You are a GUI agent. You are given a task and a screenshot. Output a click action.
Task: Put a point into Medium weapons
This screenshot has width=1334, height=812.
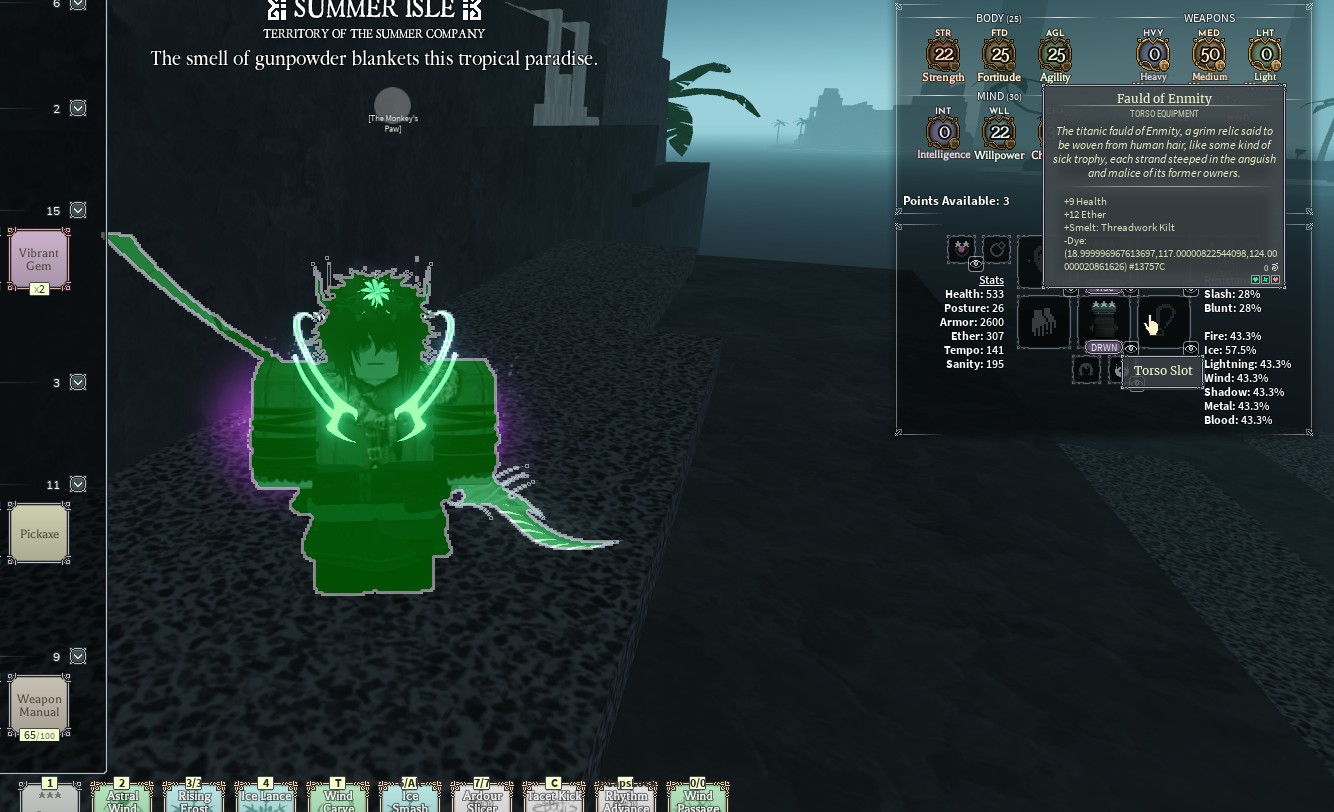[x=1209, y=55]
